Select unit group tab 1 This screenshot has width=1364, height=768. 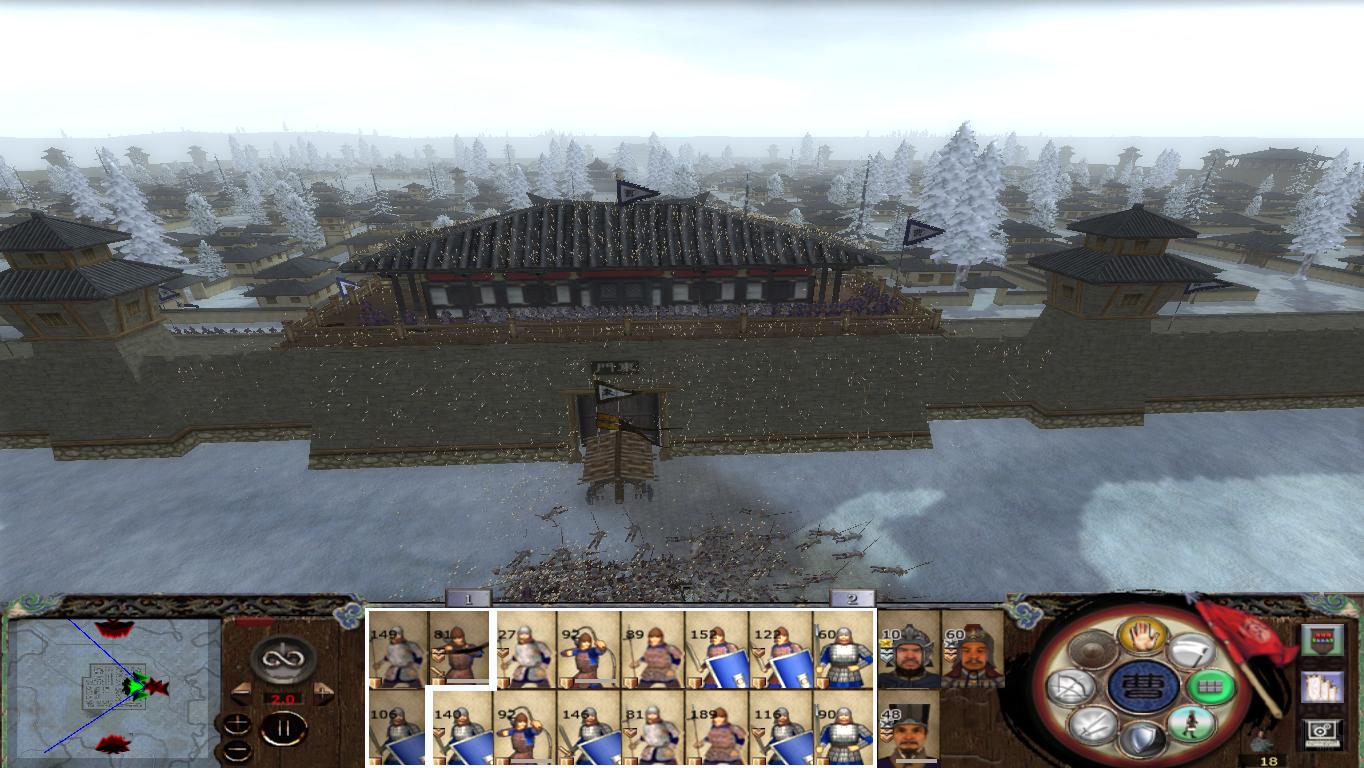pyautogui.click(x=470, y=597)
